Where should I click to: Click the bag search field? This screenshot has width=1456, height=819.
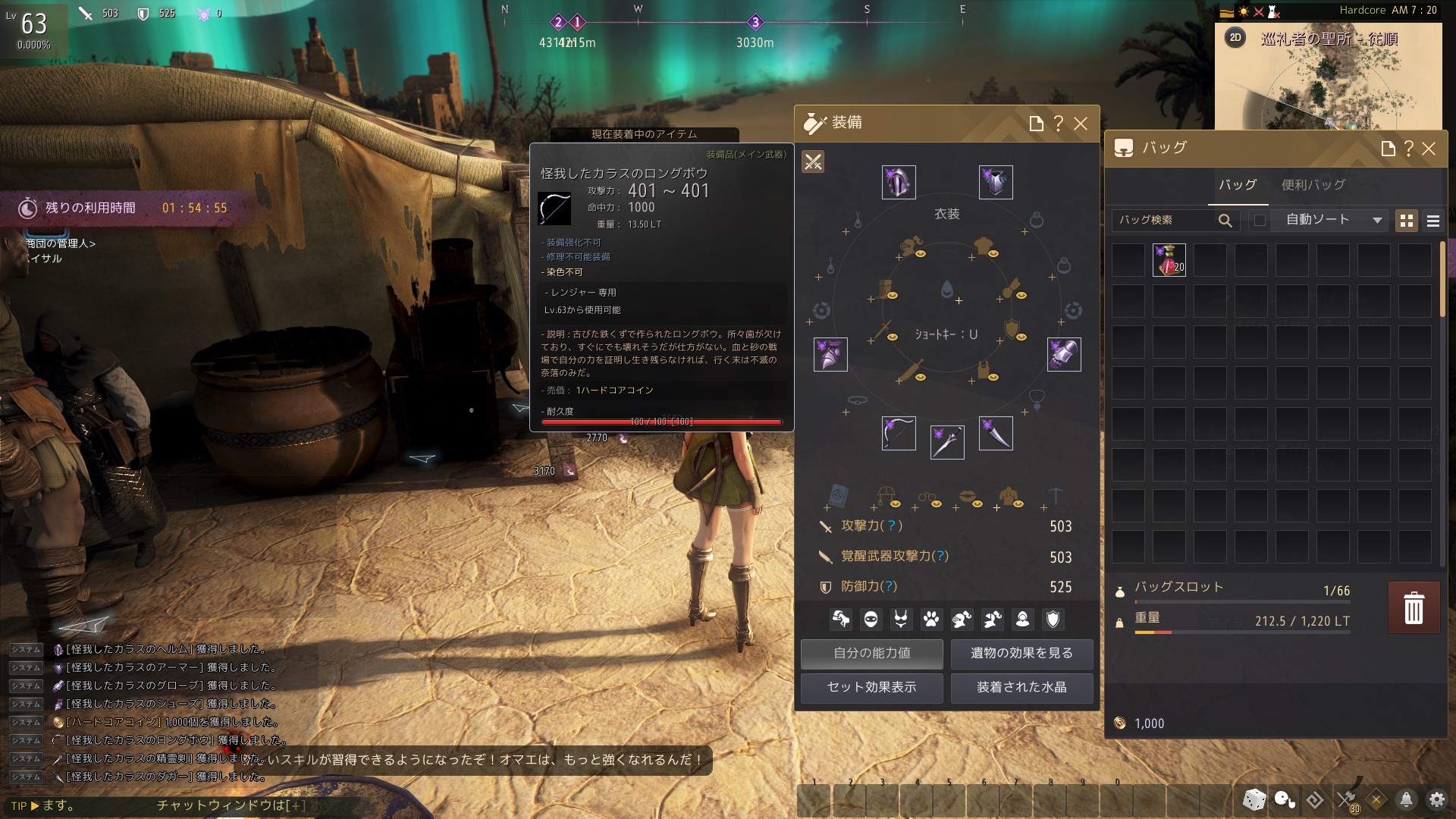coord(1166,220)
